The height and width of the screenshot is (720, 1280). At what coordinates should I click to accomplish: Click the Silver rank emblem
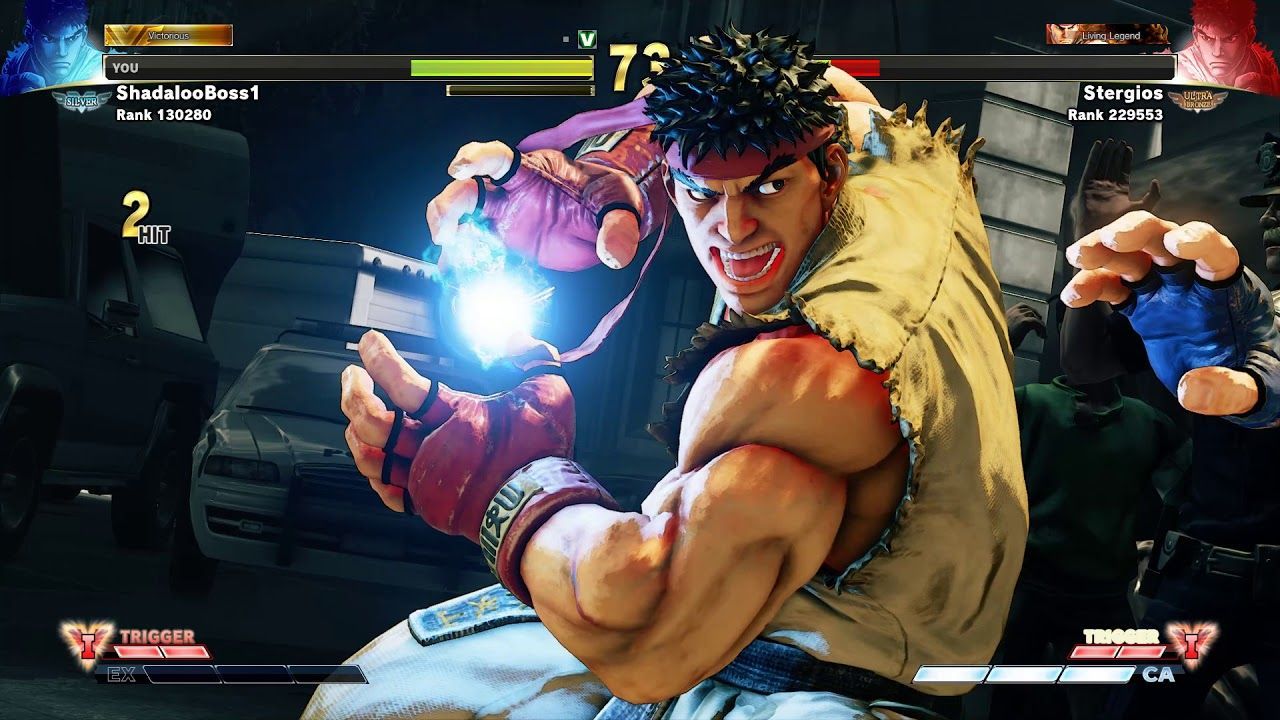point(80,100)
